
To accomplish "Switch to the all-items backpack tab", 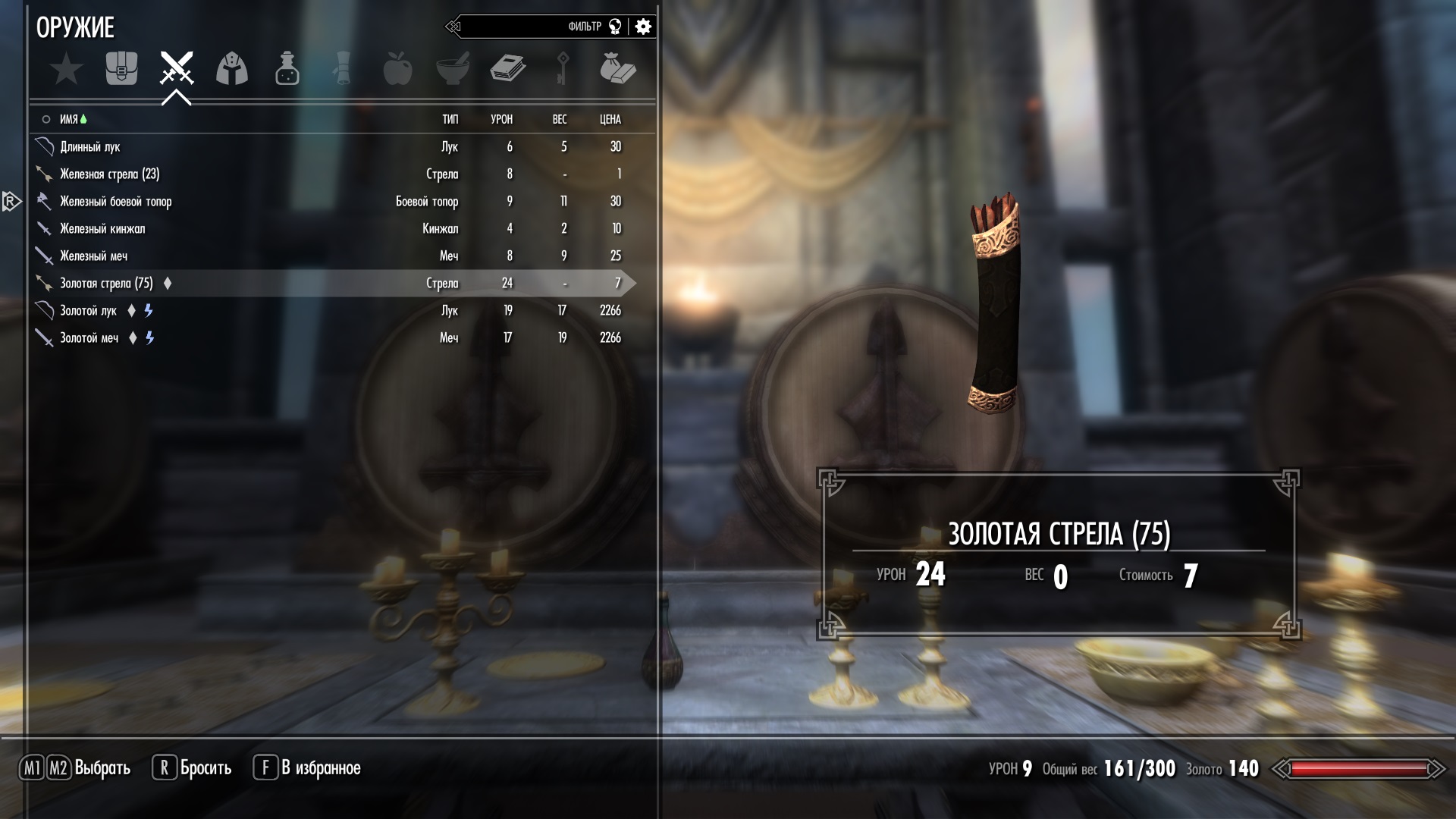I will click(121, 69).
